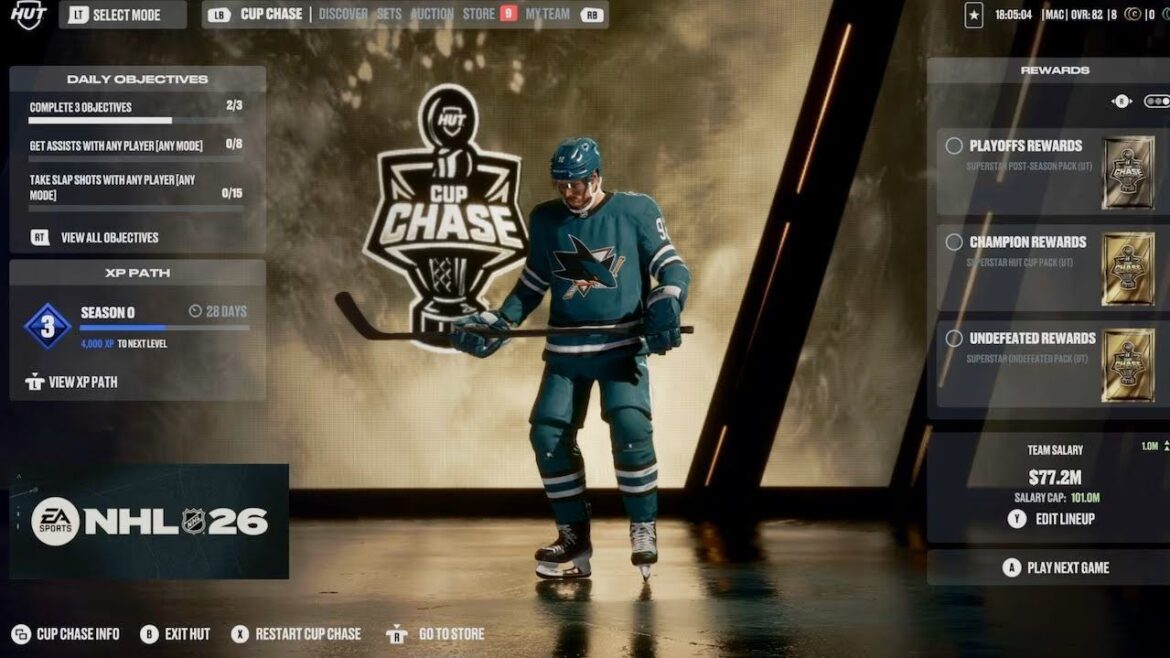Open the Auction tab
Viewport: 1170px width, 658px height.
click(x=432, y=15)
